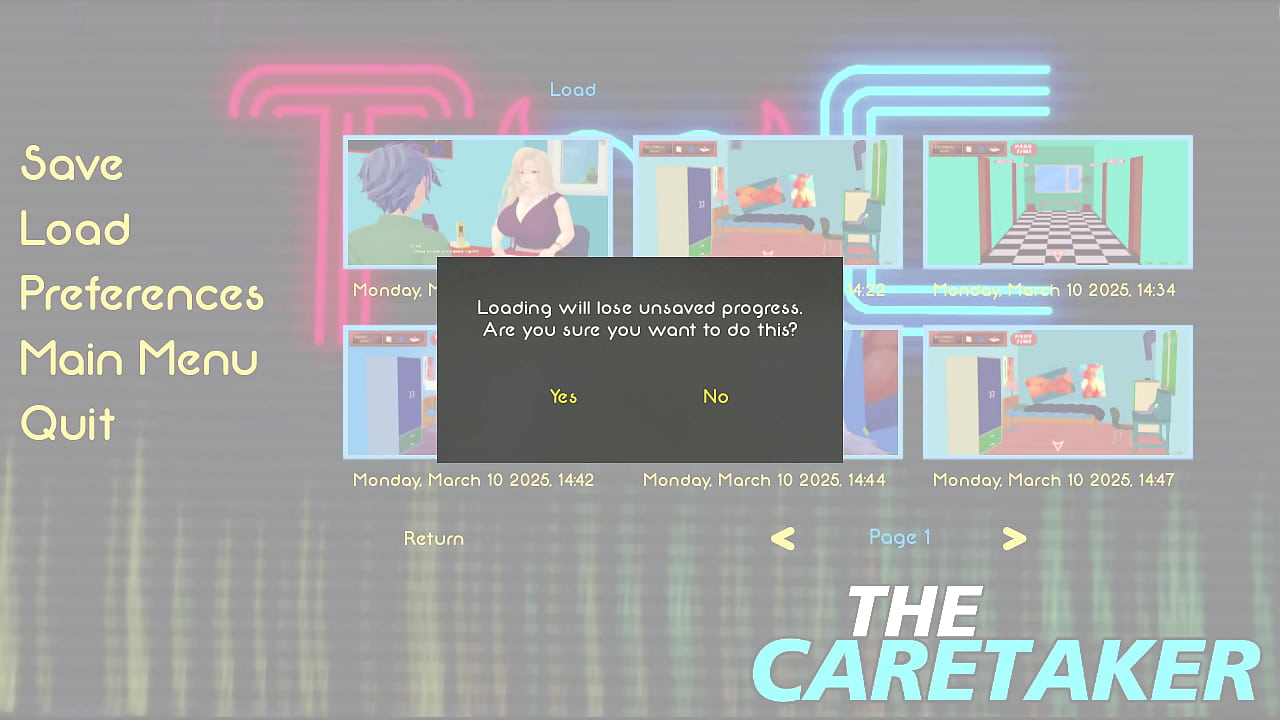Click the previous page arrow
The height and width of the screenshot is (720, 1280).
pos(783,538)
